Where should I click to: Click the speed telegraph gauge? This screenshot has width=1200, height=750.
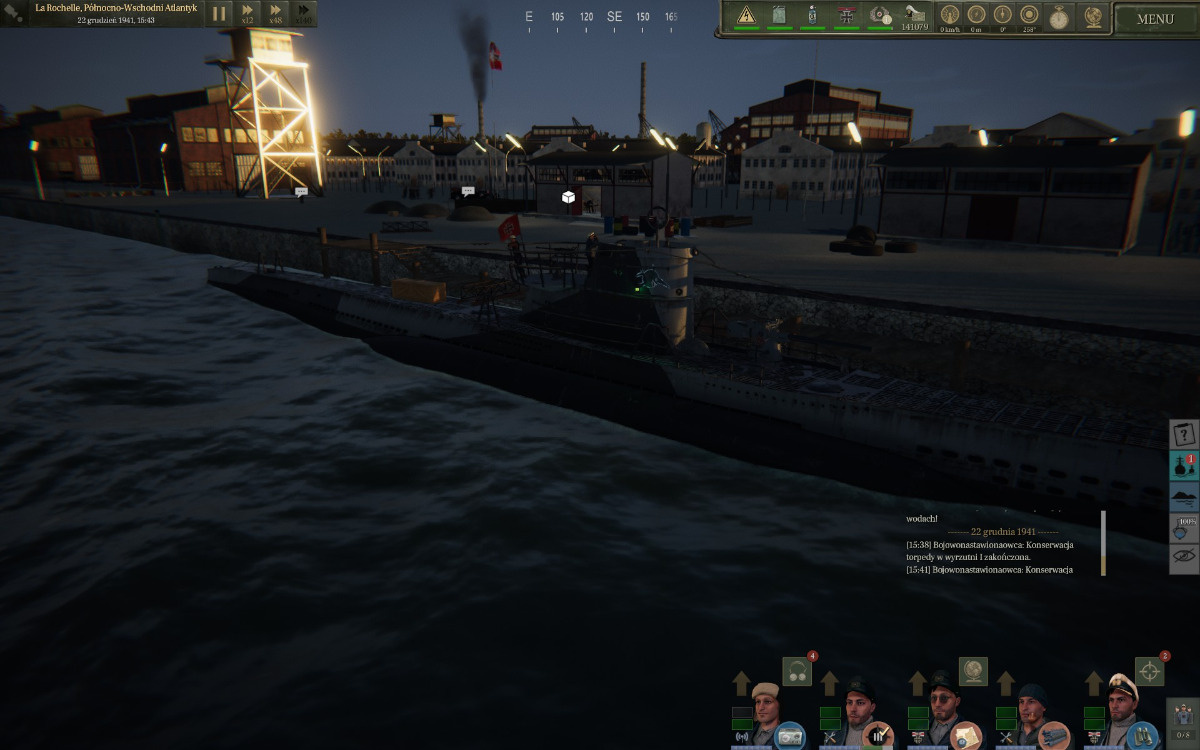950,14
